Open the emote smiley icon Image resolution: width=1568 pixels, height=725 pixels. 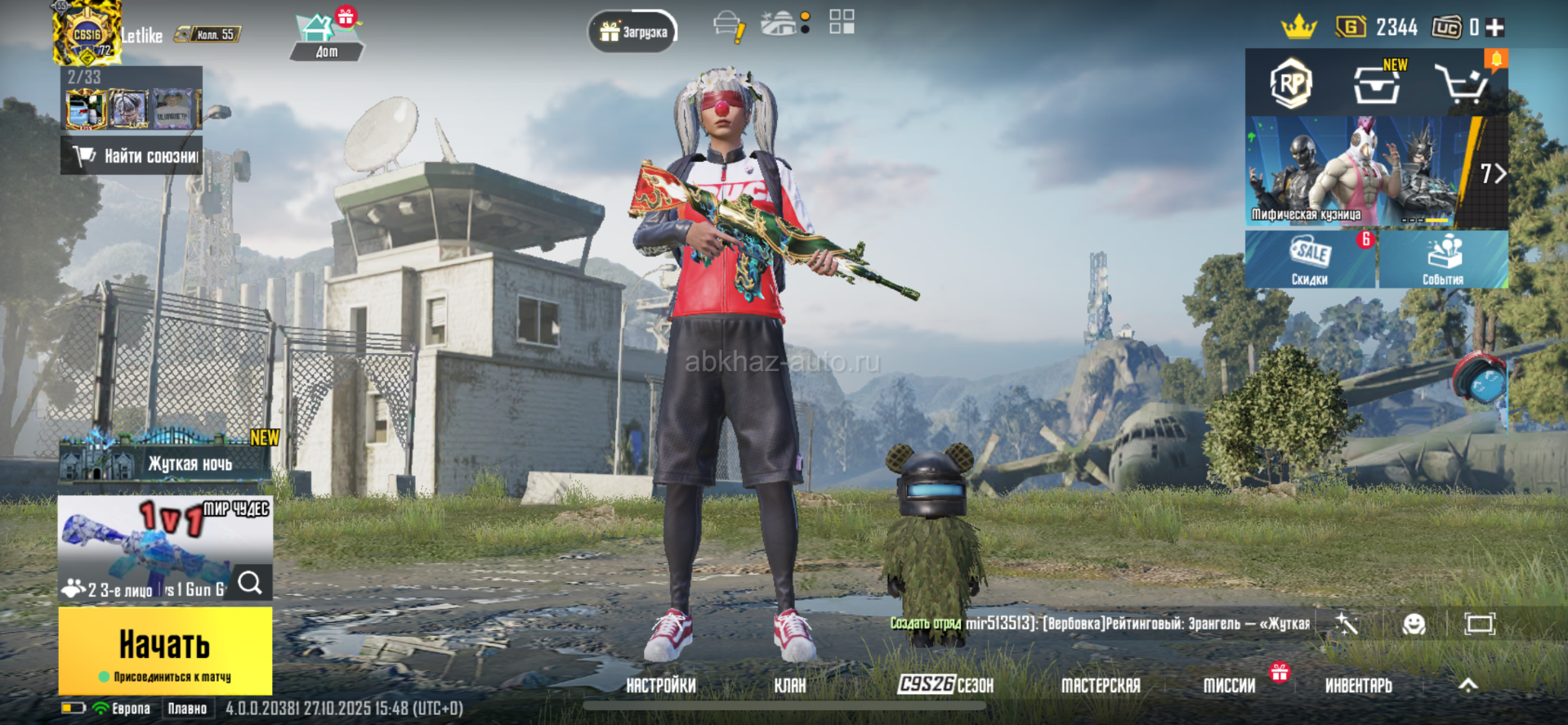point(1414,624)
